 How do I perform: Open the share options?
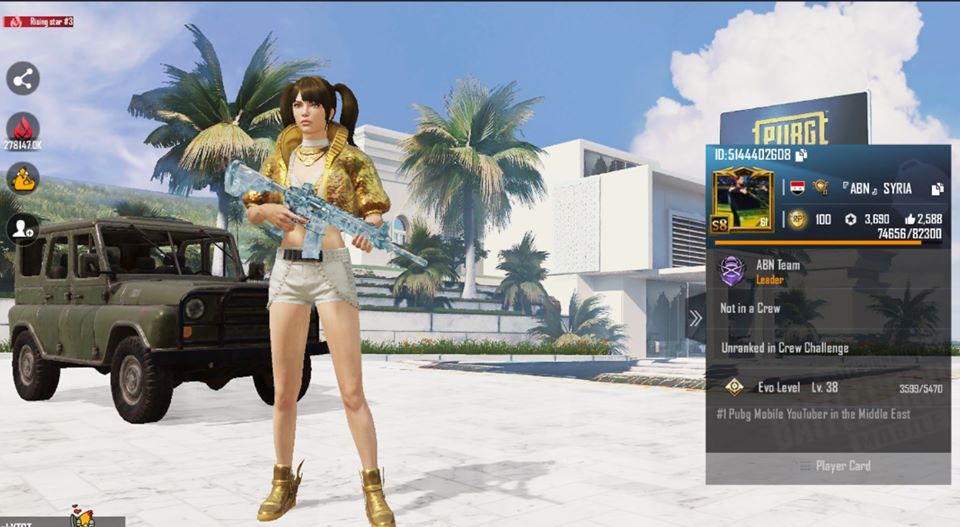click(22, 78)
